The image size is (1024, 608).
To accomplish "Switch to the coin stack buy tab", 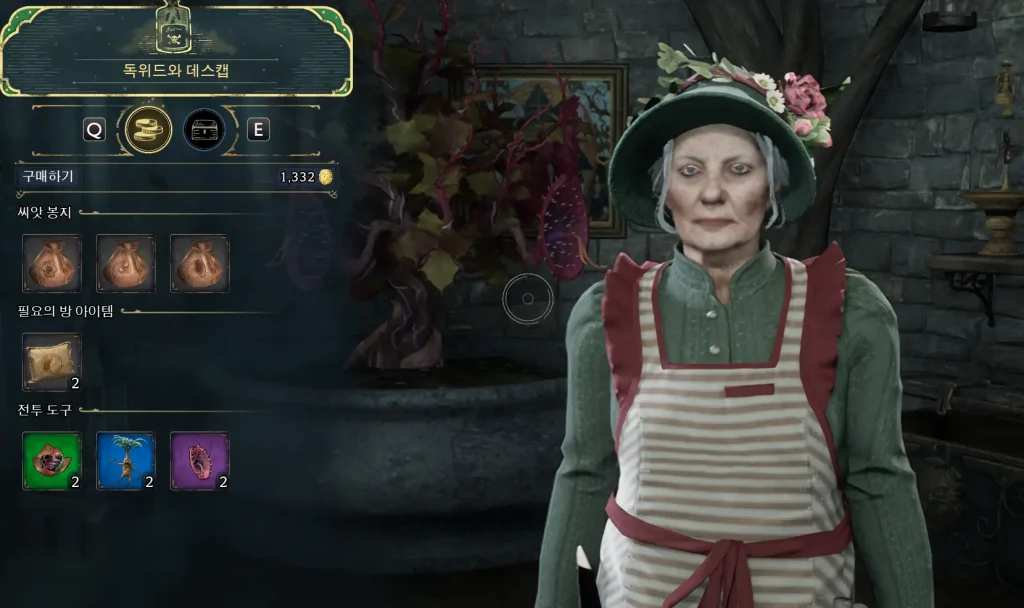I will (x=148, y=129).
